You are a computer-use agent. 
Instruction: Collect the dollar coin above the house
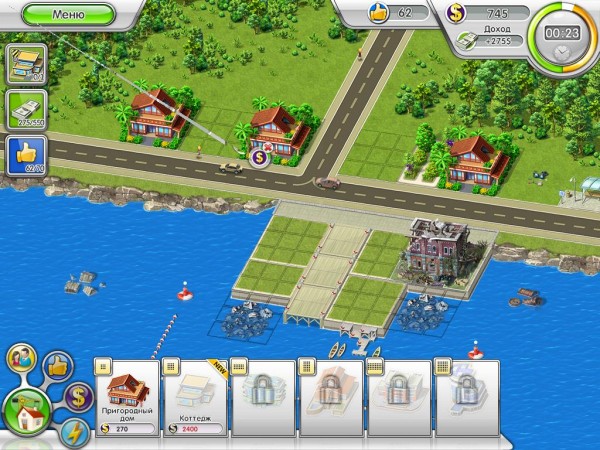(259, 155)
